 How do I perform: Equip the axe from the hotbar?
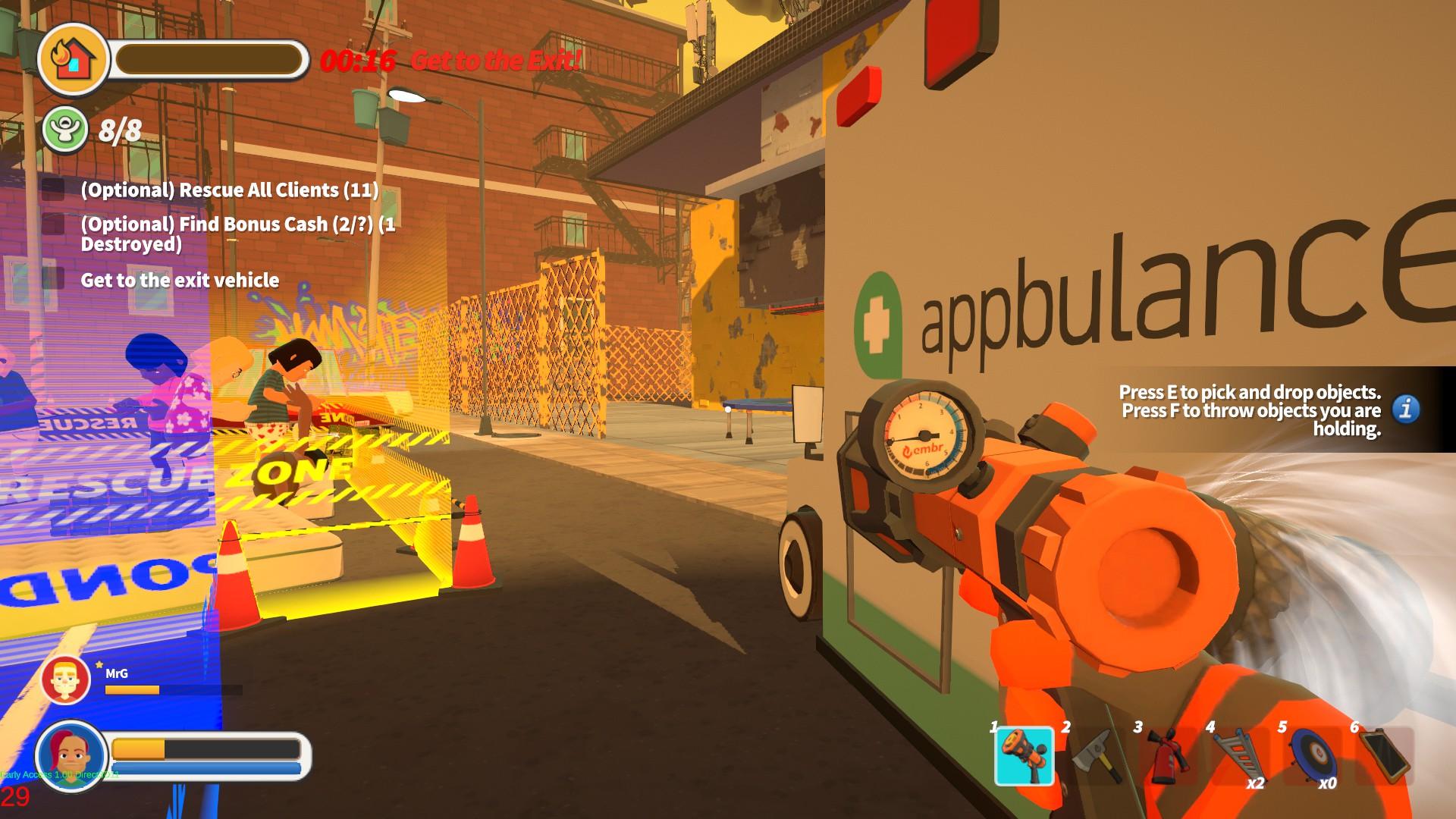[x=1096, y=755]
